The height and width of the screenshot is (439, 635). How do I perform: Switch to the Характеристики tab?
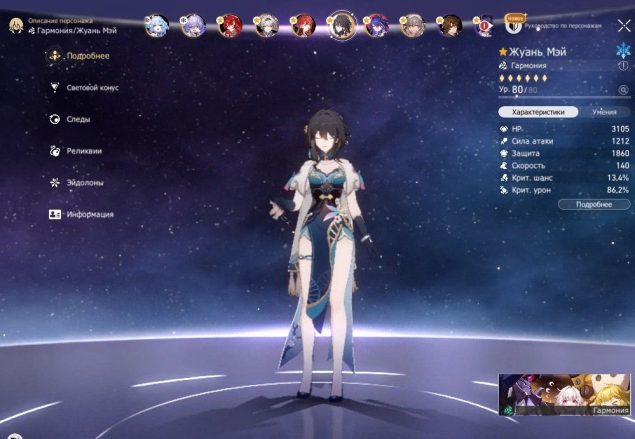click(538, 113)
